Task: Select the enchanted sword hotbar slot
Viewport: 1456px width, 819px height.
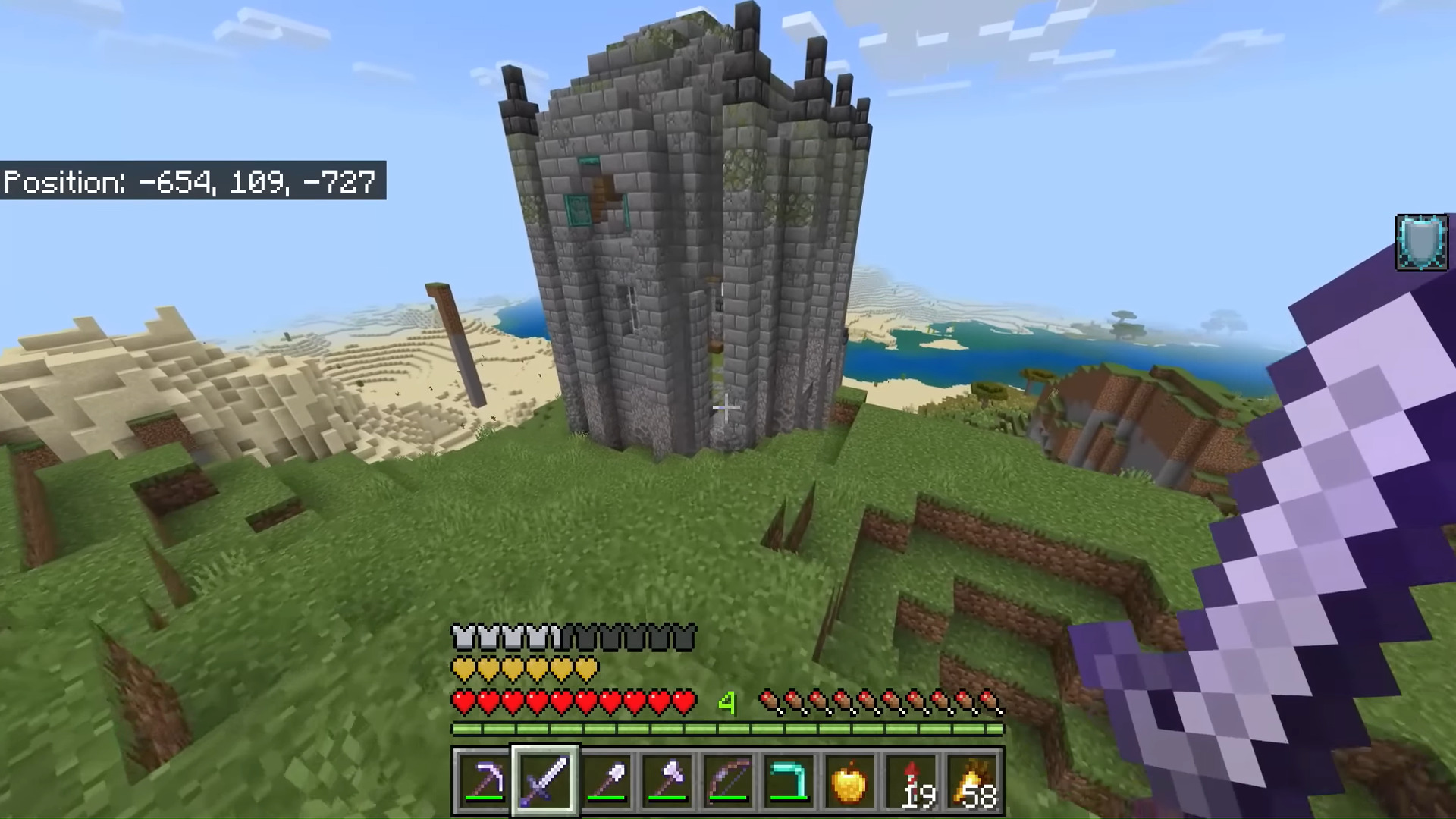Action: tap(545, 780)
